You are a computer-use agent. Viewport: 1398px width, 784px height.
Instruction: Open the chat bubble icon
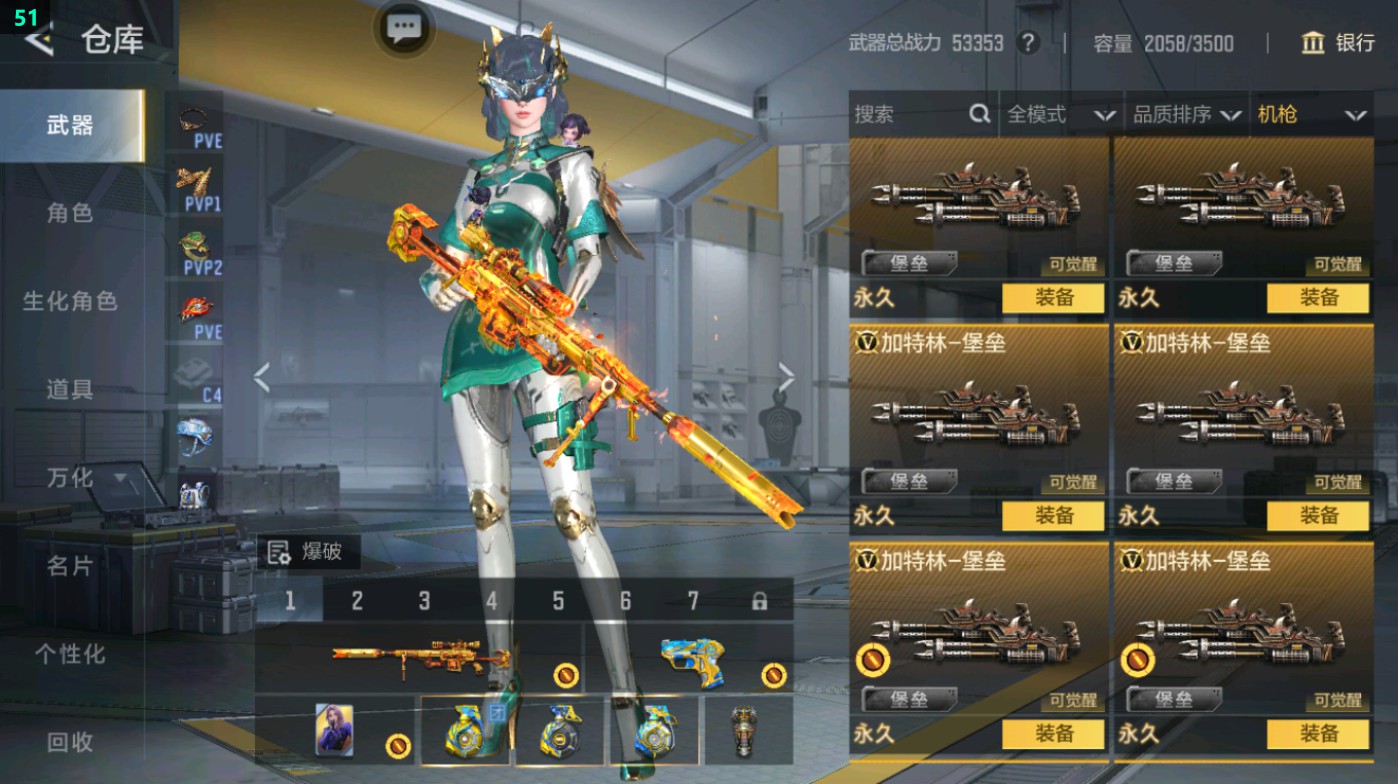coord(403,28)
